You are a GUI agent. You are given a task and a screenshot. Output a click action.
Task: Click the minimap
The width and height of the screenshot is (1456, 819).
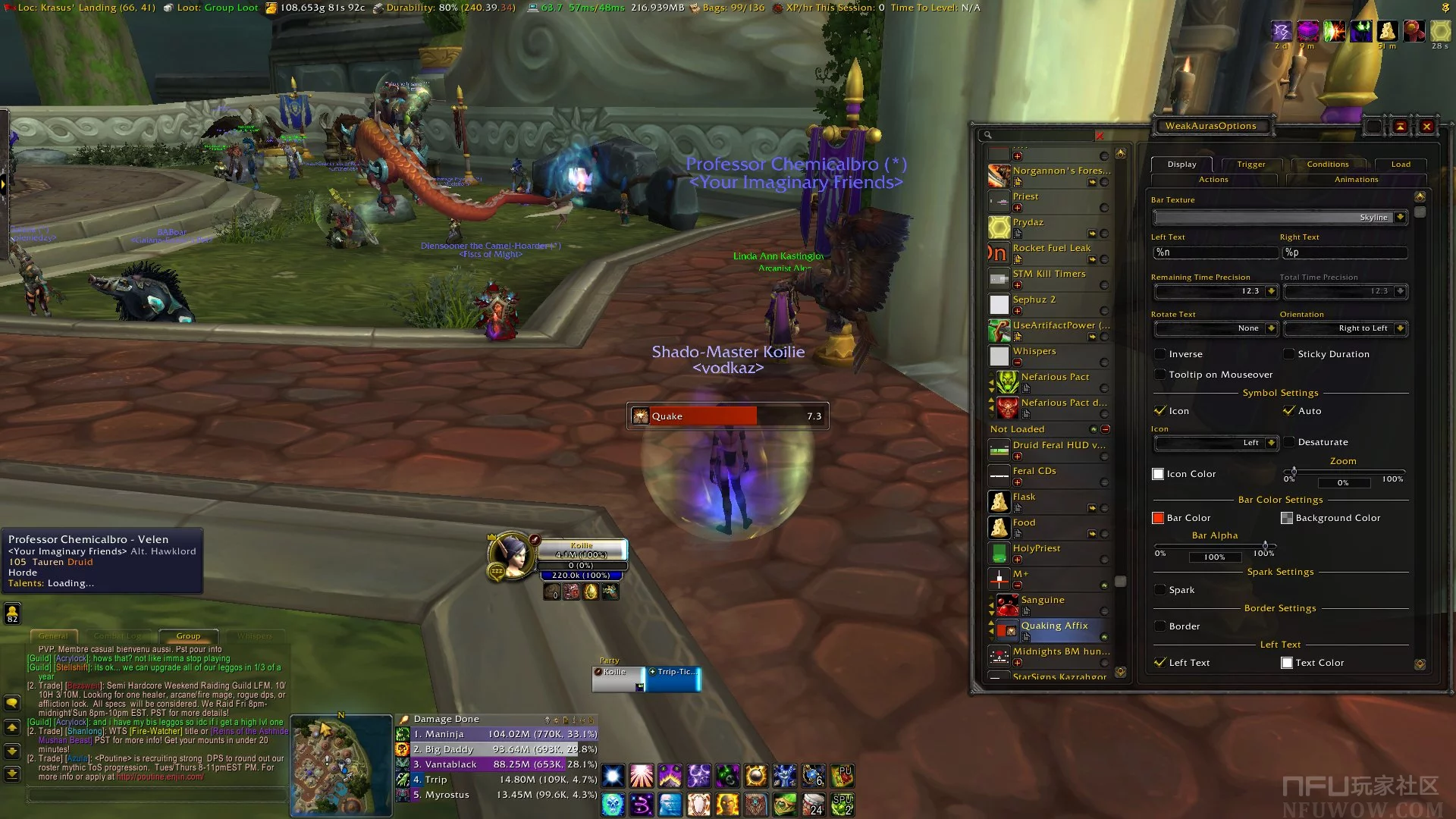click(x=340, y=766)
